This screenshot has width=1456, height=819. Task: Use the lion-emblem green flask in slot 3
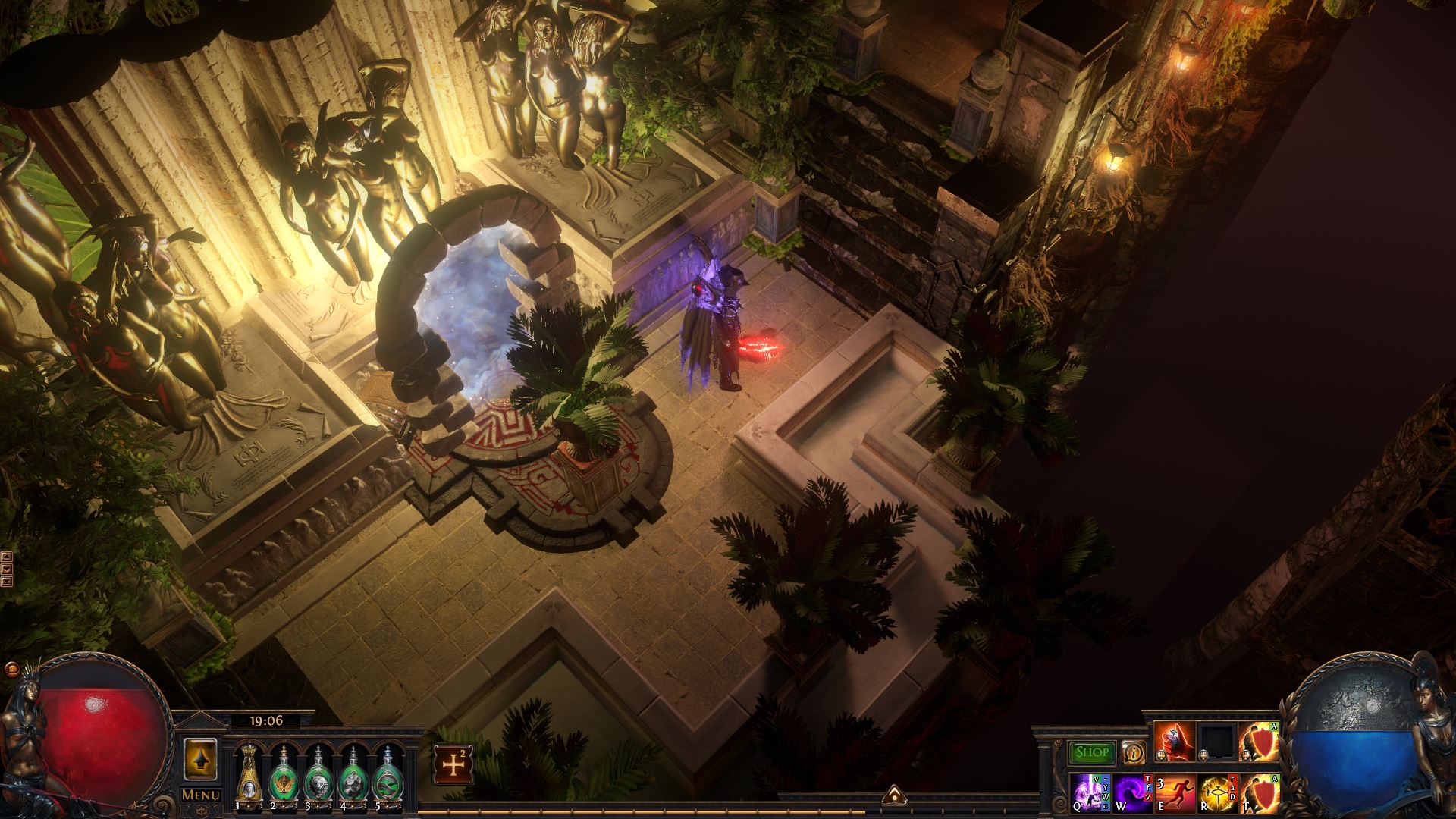tap(316, 772)
